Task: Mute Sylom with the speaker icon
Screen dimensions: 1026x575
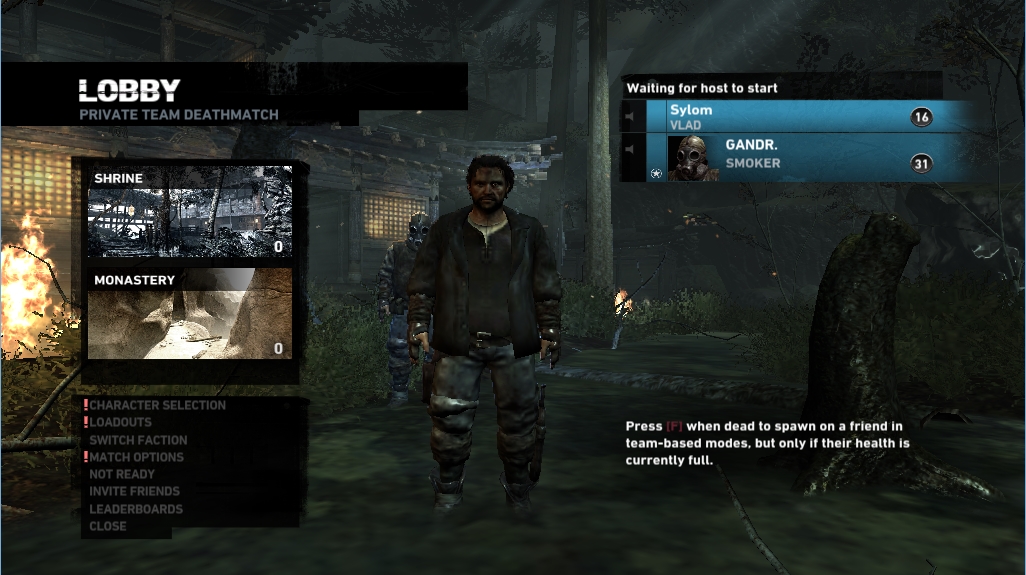Action: pyautogui.click(x=632, y=117)
